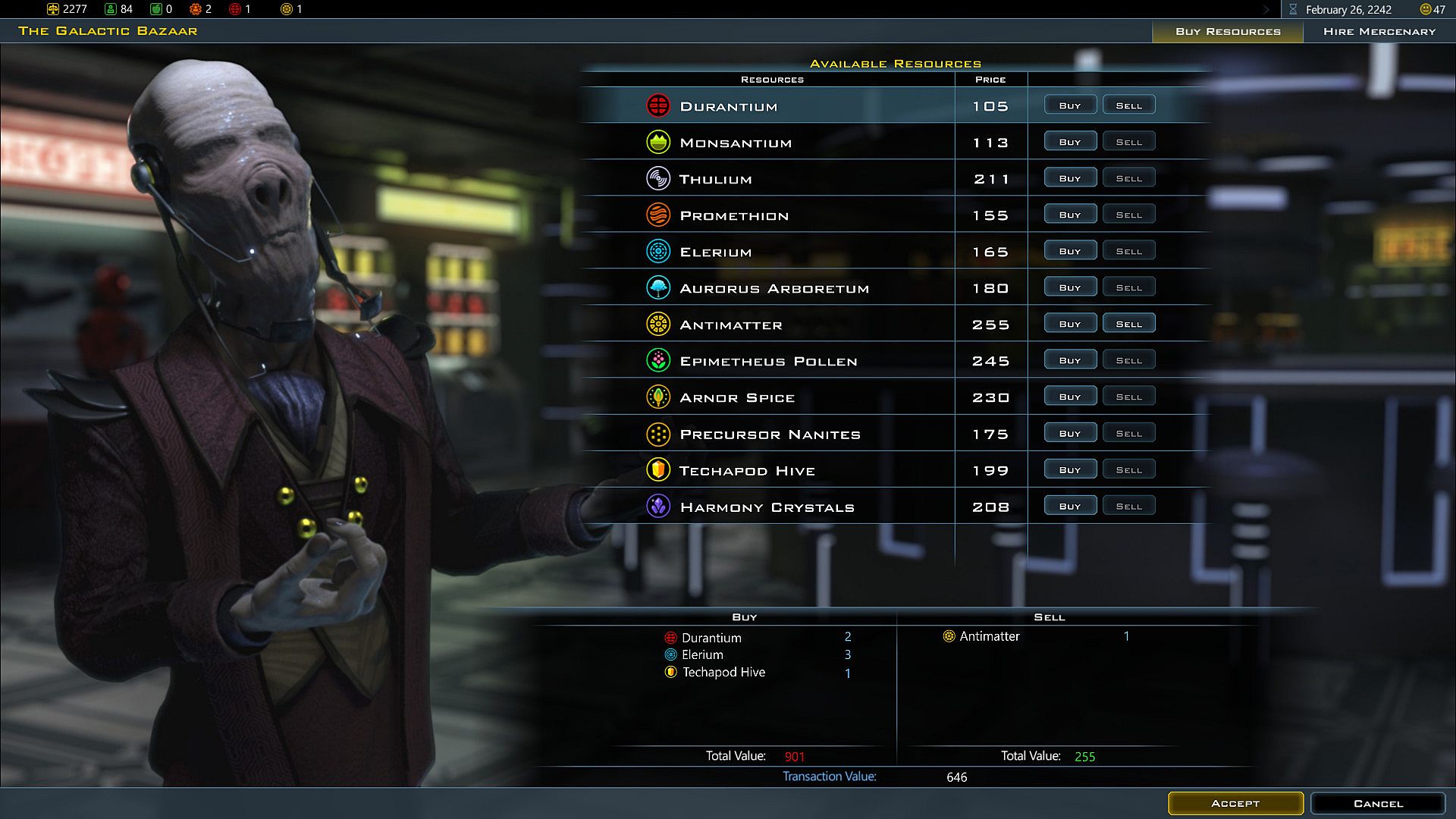The height and width of the screenshot is (819, 1456).
Task: Purchase Epimetheus Pollen
Action: pos(1070,360)
